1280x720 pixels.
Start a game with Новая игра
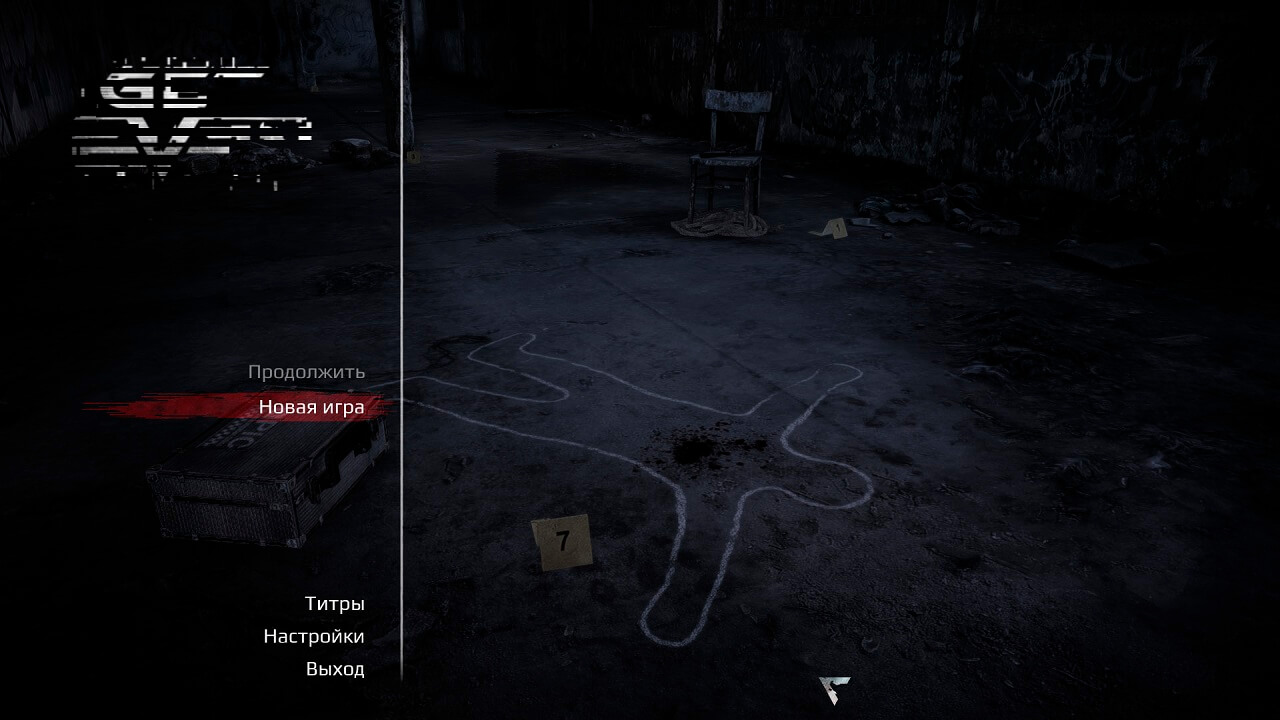pos(311,407)
